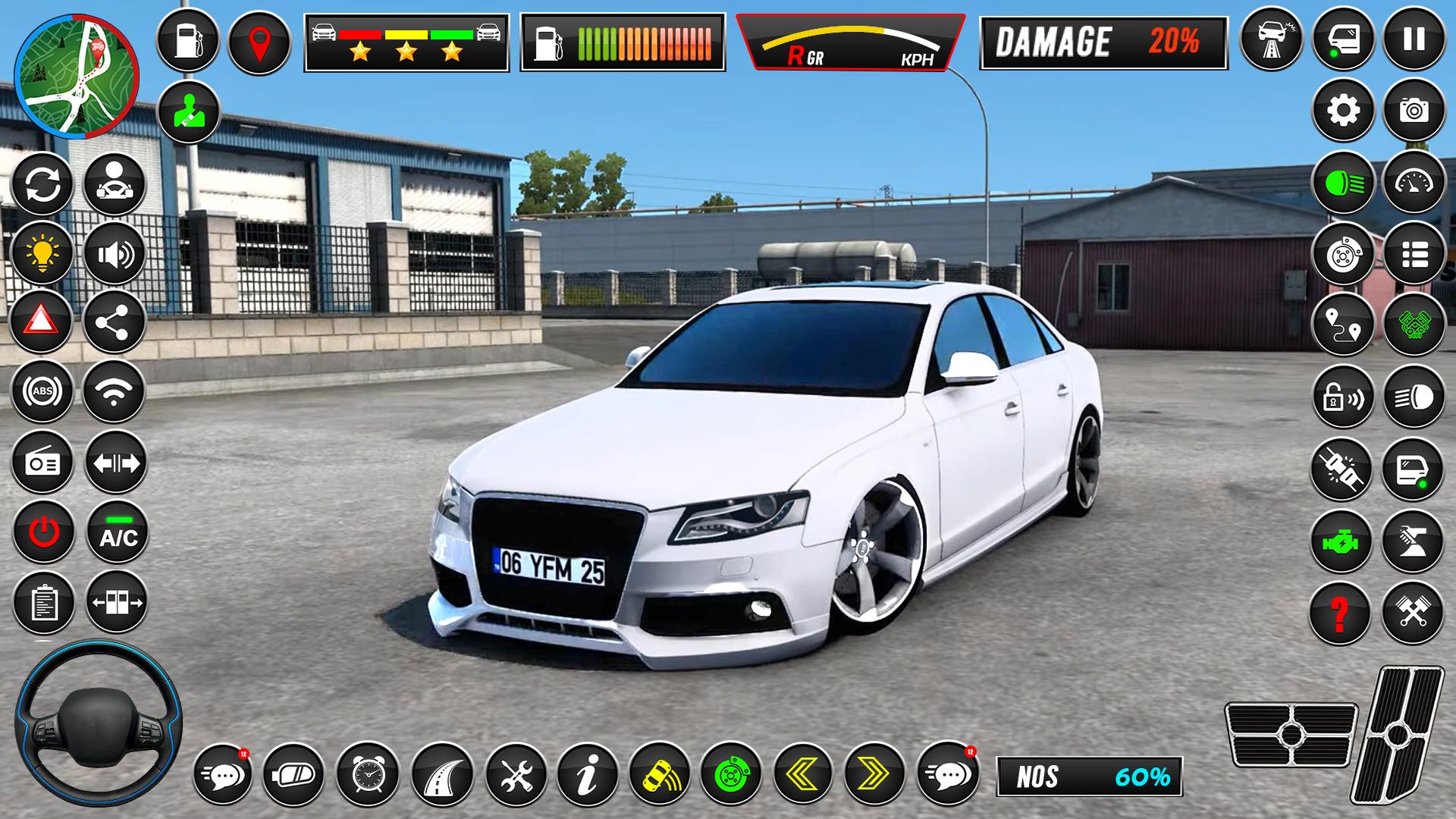1456x819 pixels.
Task: Open the clipboard task list
Action: (44, 603)
